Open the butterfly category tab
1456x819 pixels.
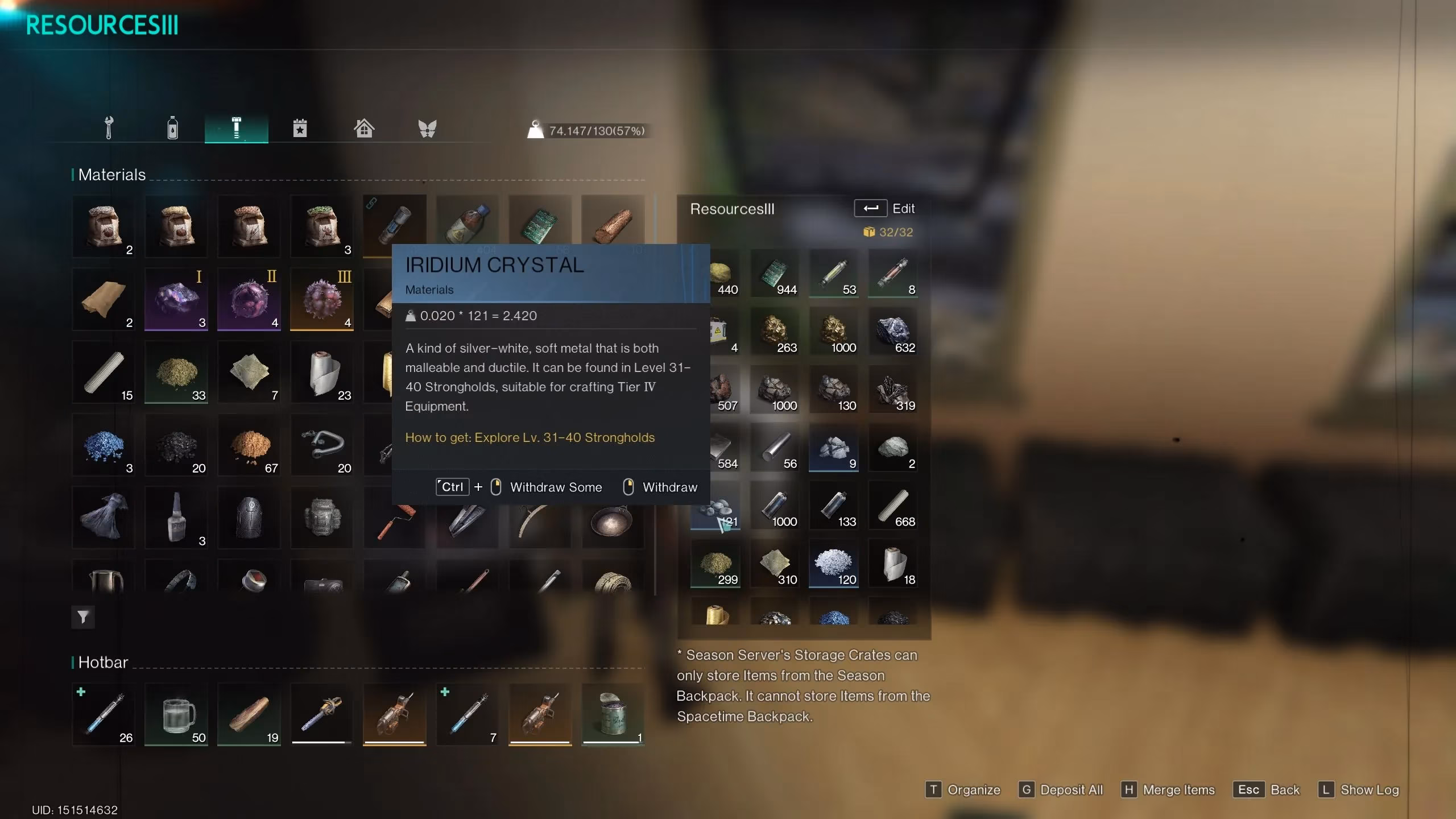pyautogui.click(x=427, y=128)
